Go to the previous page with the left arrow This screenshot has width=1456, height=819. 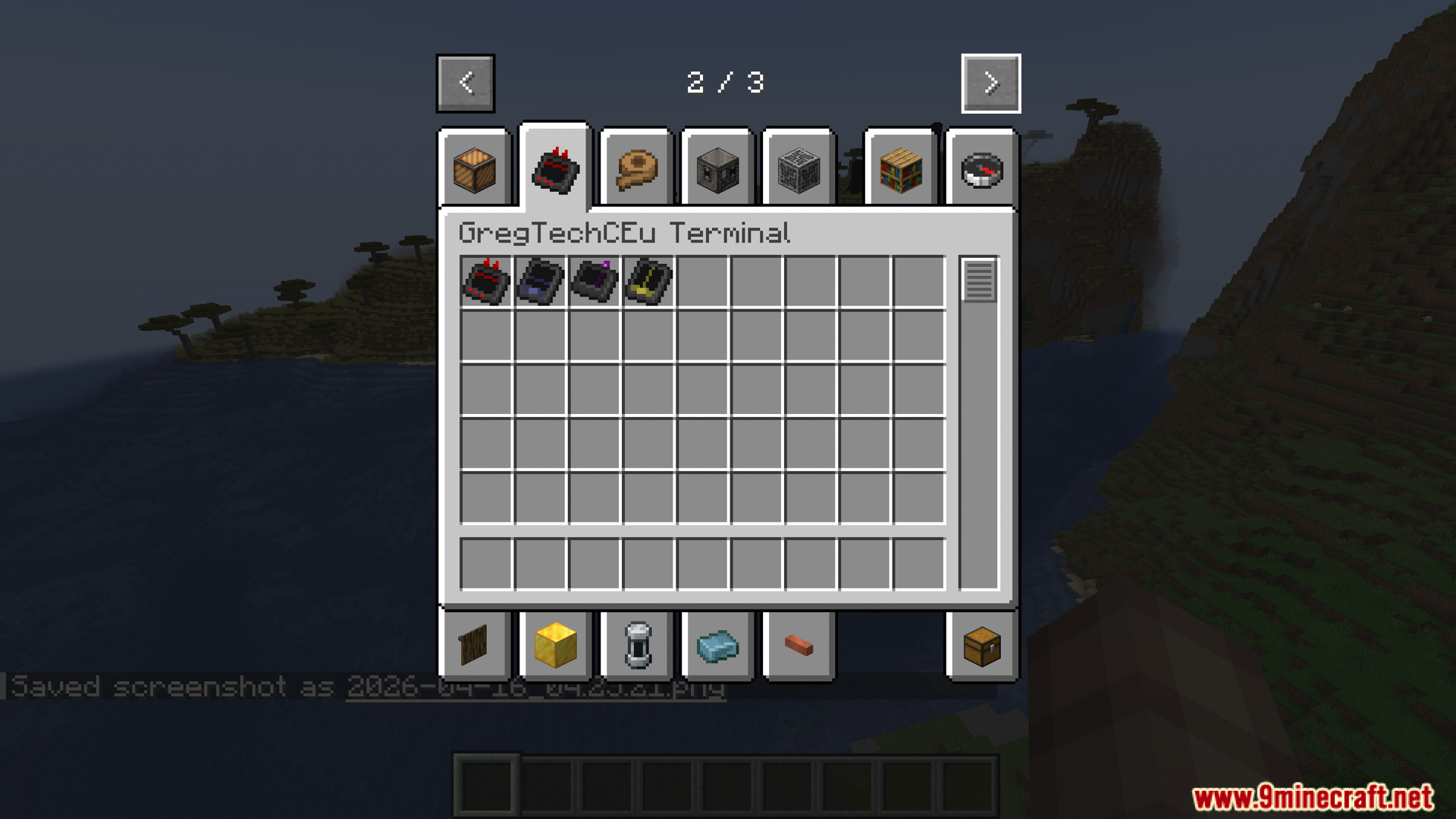point(465,83)
